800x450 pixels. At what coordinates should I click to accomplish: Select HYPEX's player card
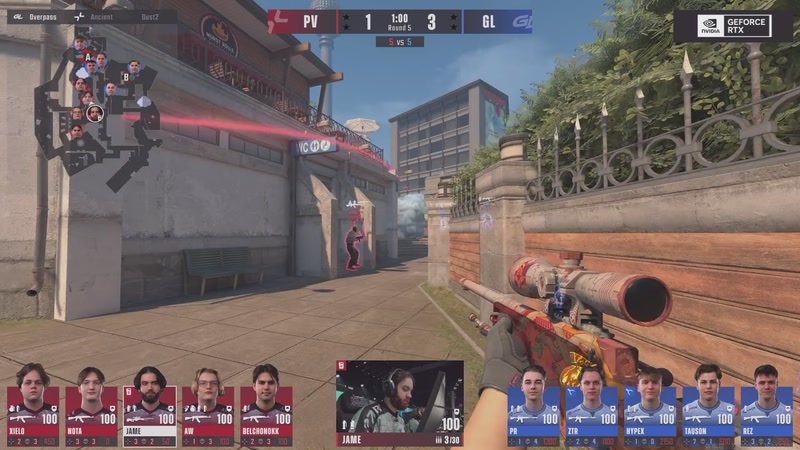click(x=650, y=403)
